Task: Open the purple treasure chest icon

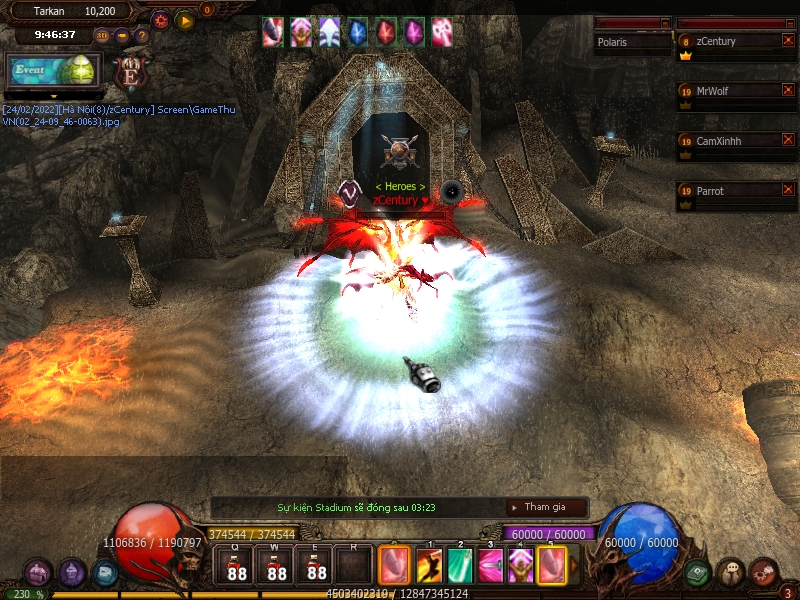Action: 38,572
